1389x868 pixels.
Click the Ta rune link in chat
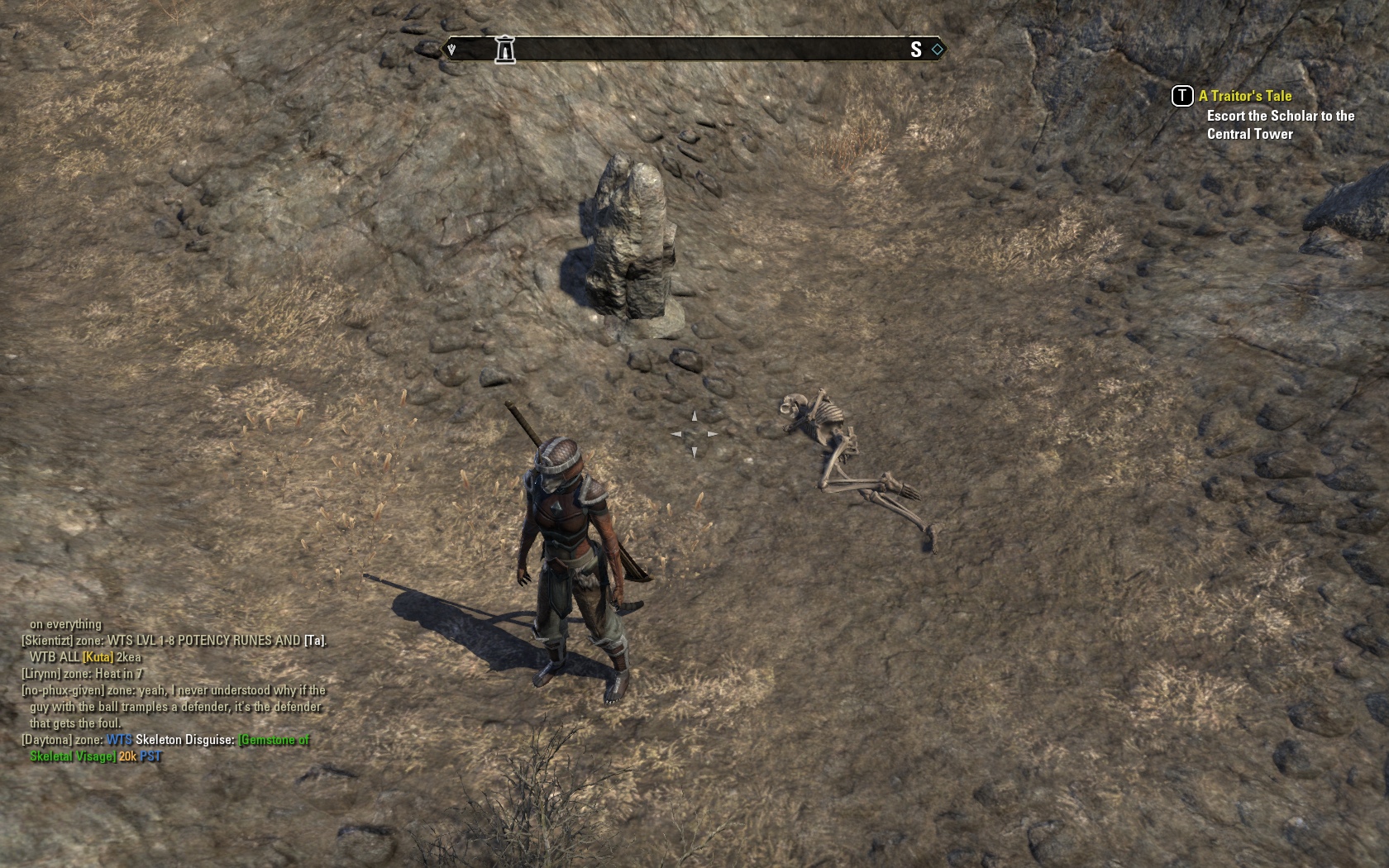tap(315, 641)
